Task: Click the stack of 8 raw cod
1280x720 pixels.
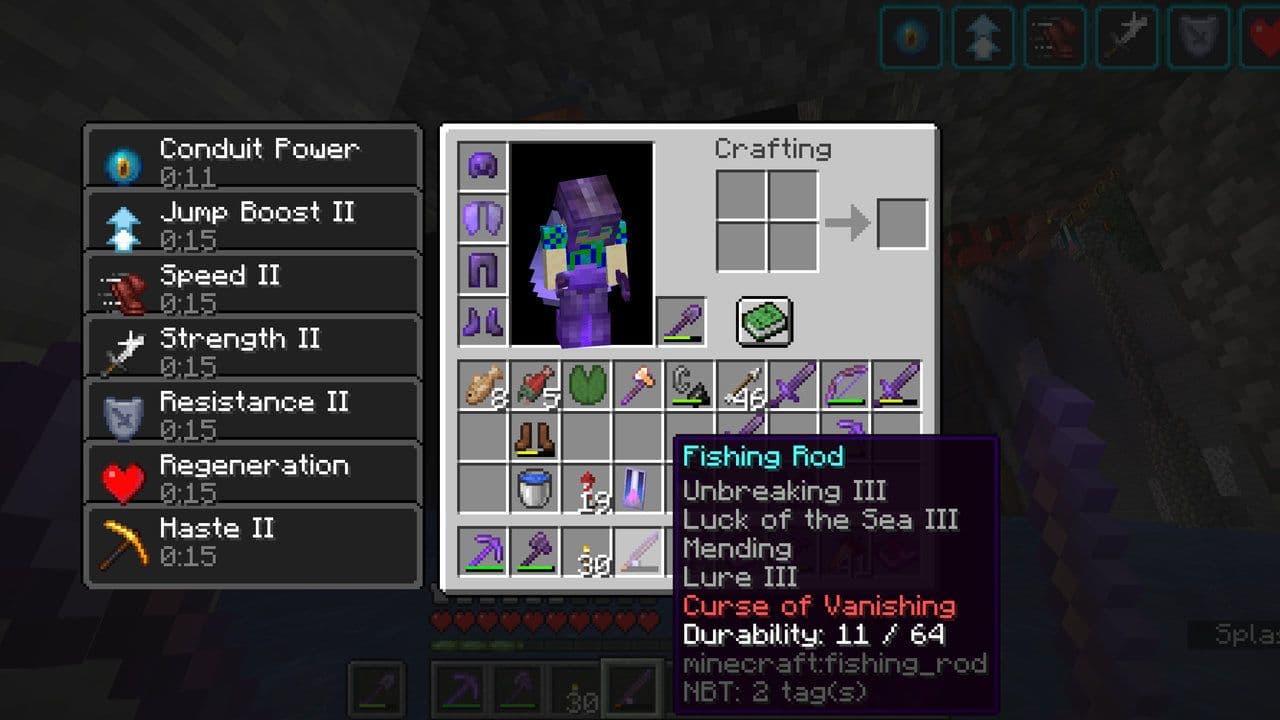Action: coord(483,385)
